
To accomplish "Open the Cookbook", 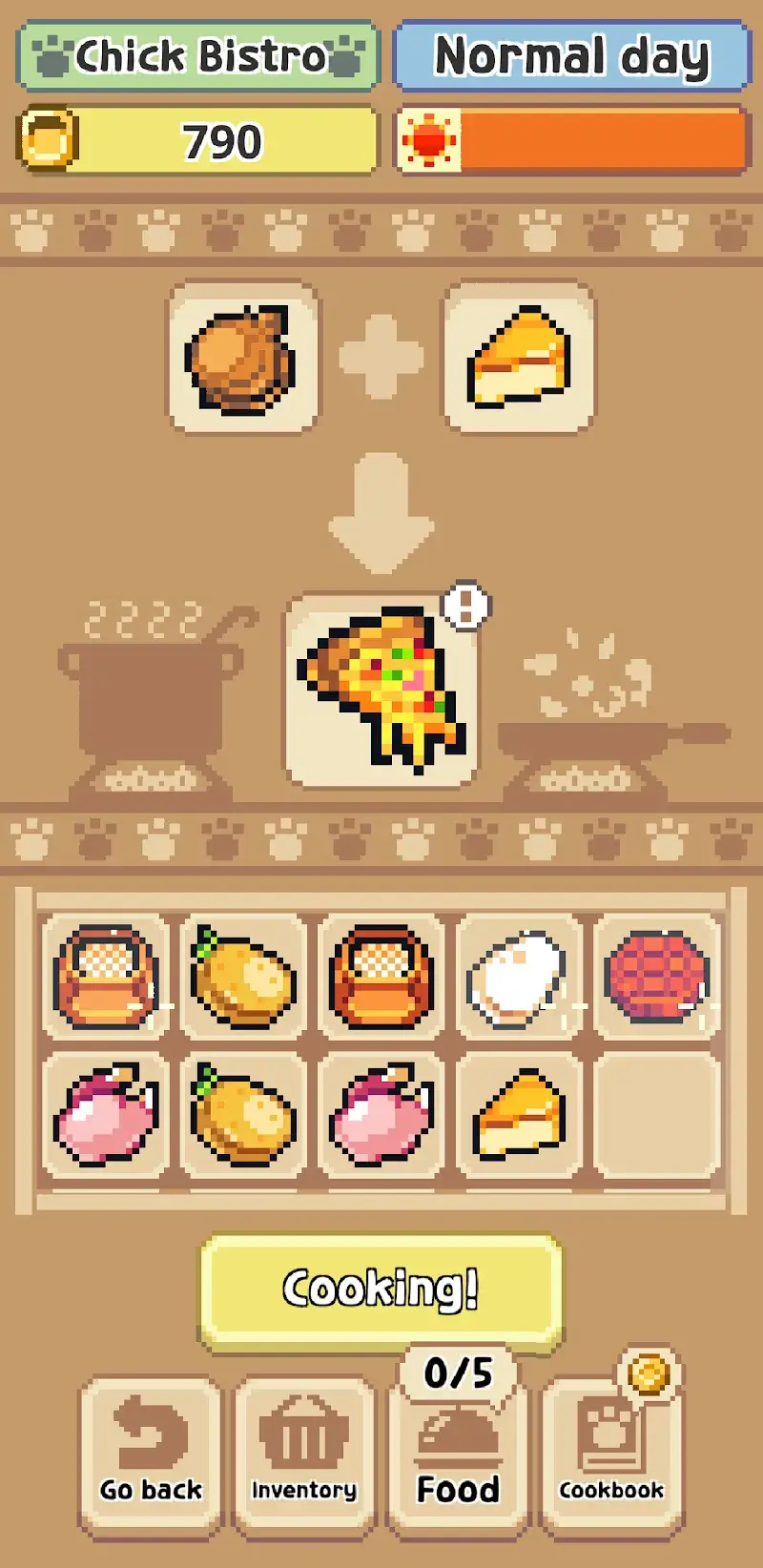I will (x=611, y=1454).
